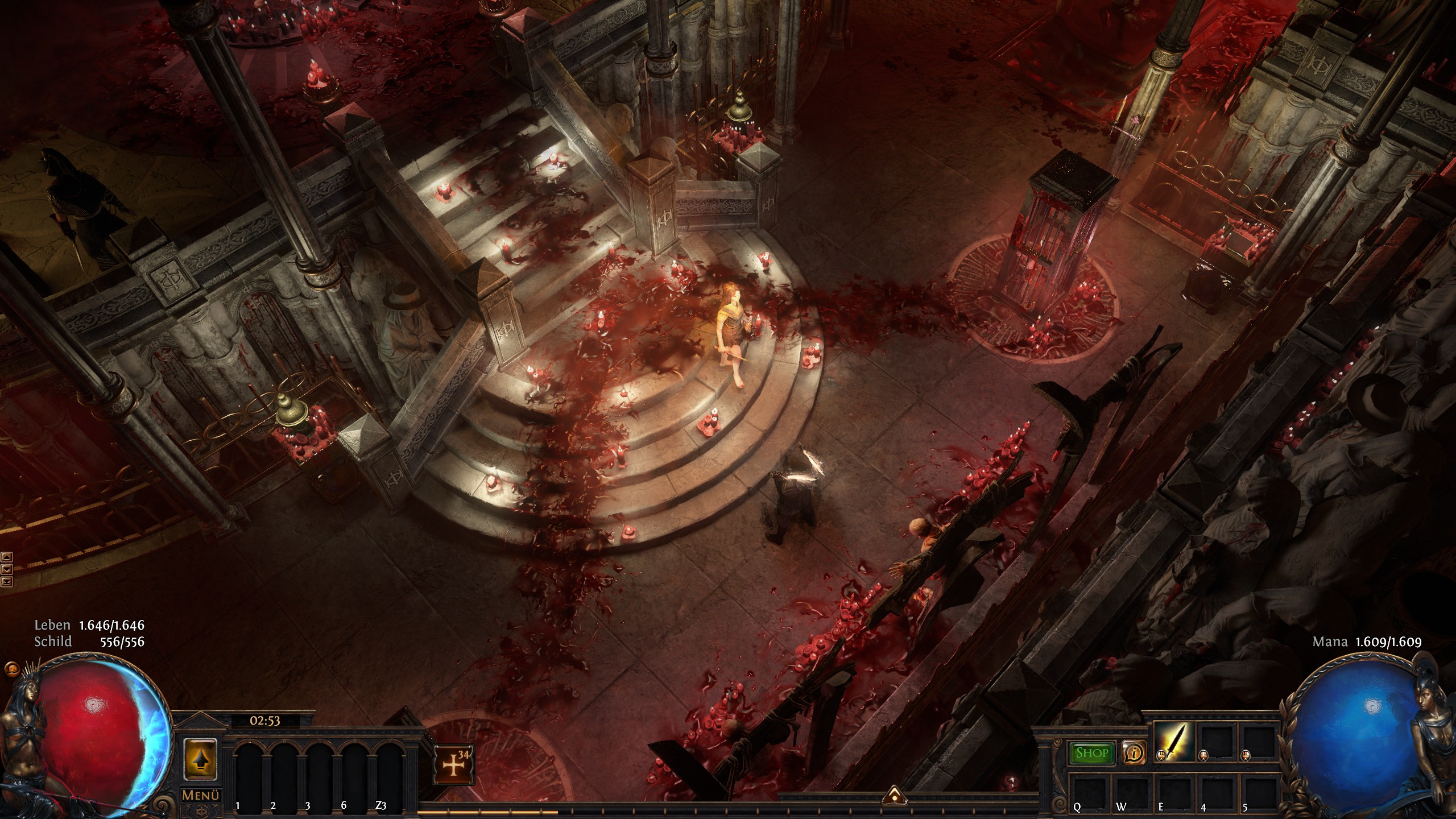Screen dimensions: 1456x819
Task: Jump to the bottom of the chat log
Action: 7,581
